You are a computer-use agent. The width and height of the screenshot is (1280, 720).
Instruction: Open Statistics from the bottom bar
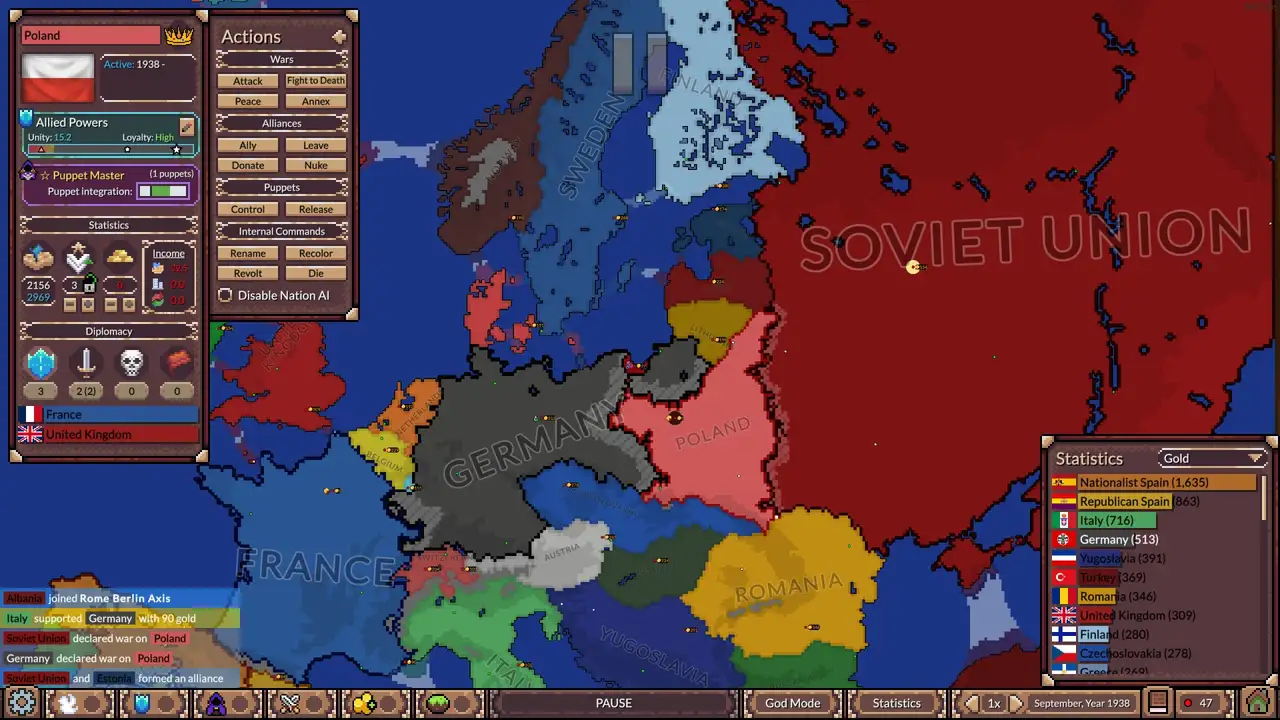click(896, 702)
